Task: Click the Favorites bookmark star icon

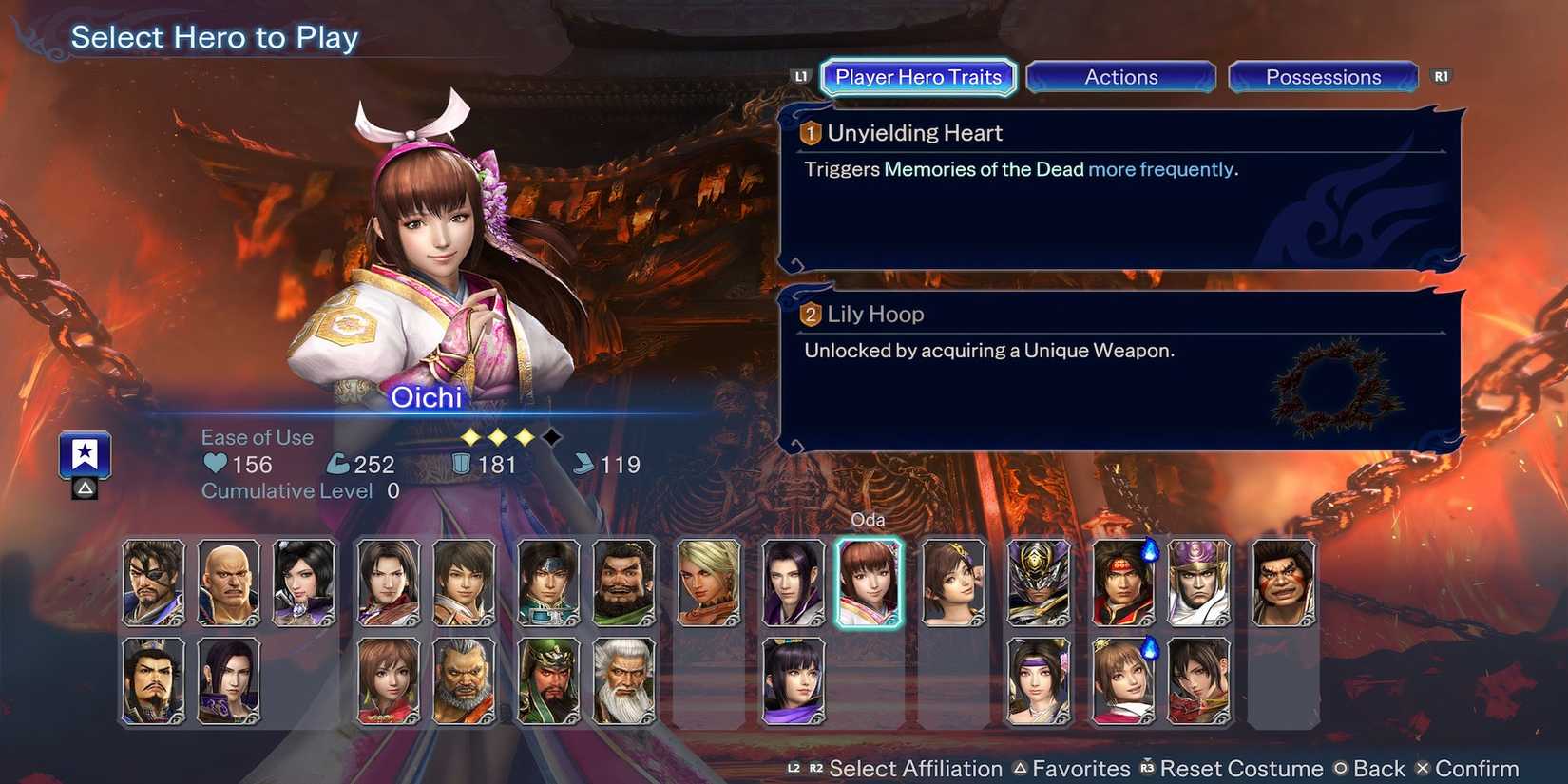Action: pos(84,454)
